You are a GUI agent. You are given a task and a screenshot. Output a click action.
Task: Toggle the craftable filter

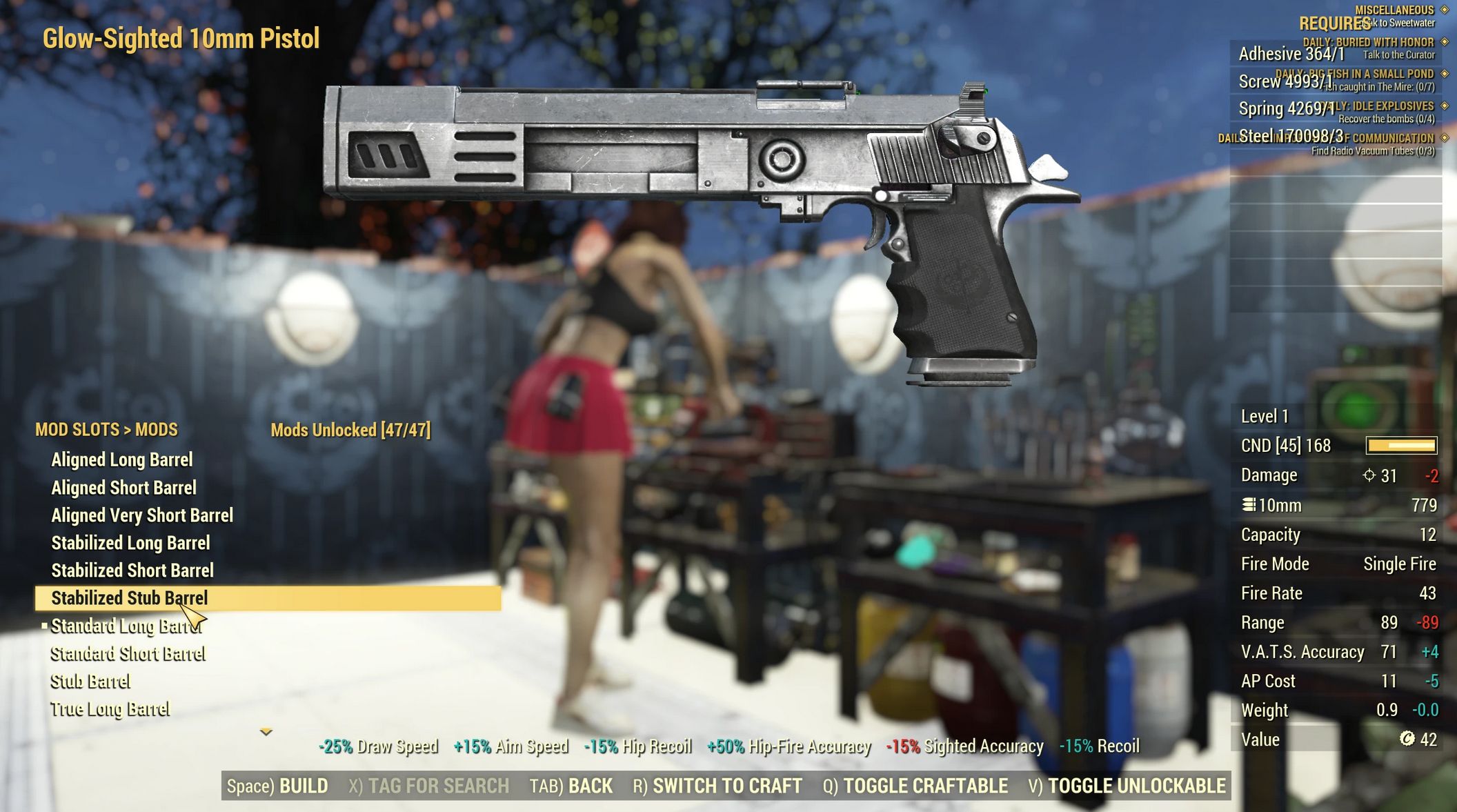[x=915, y=786]
